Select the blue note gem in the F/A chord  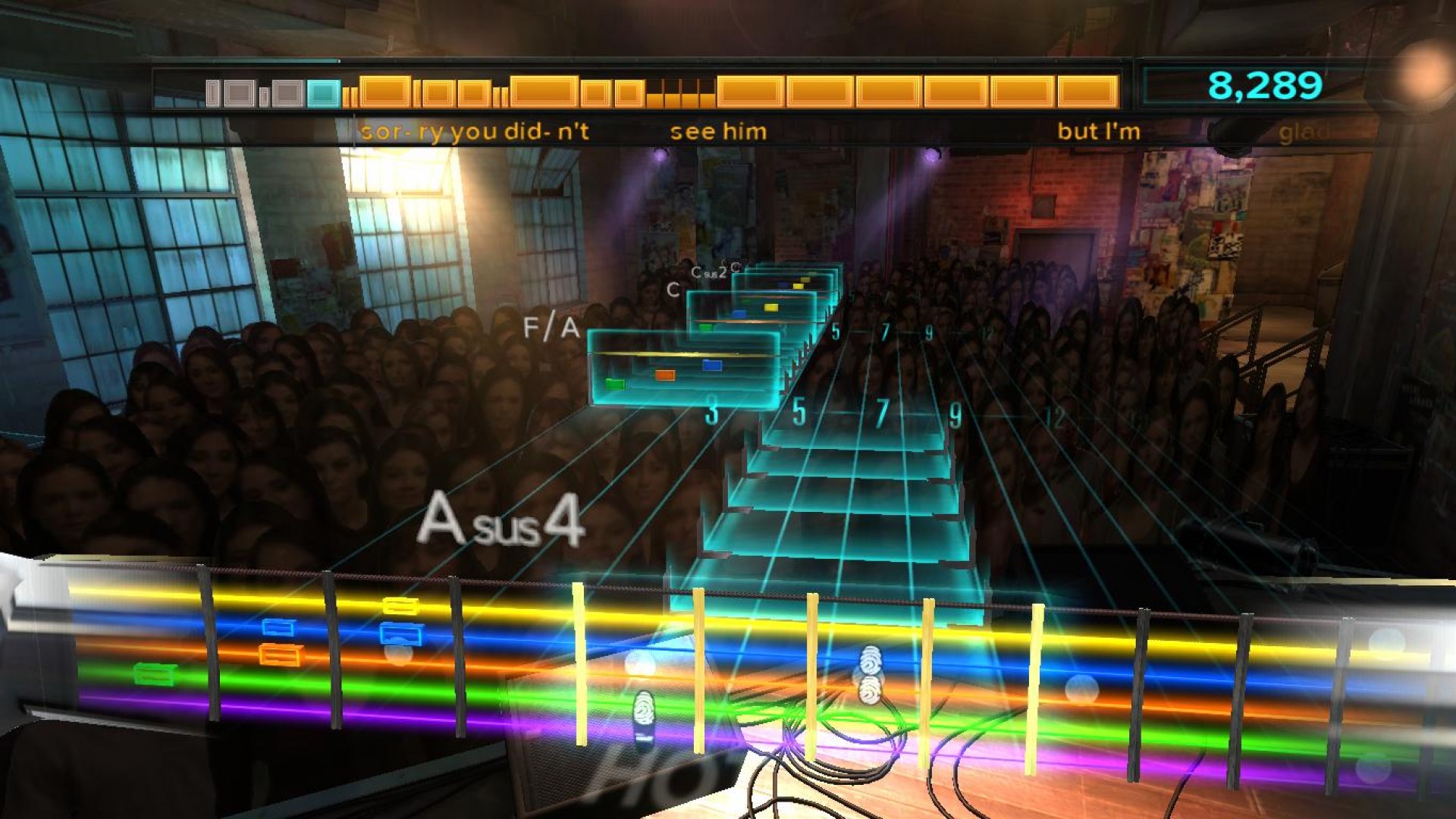712,363
